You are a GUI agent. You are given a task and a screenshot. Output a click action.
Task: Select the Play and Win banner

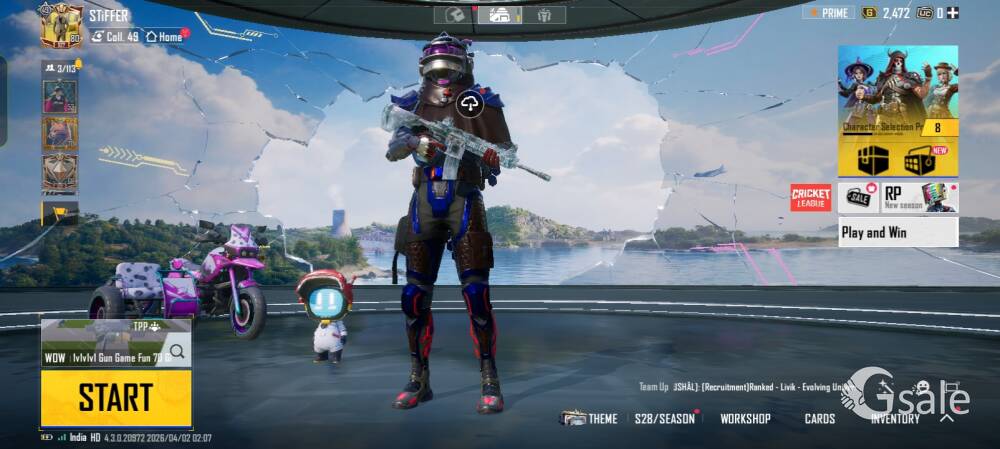(897, 232)
